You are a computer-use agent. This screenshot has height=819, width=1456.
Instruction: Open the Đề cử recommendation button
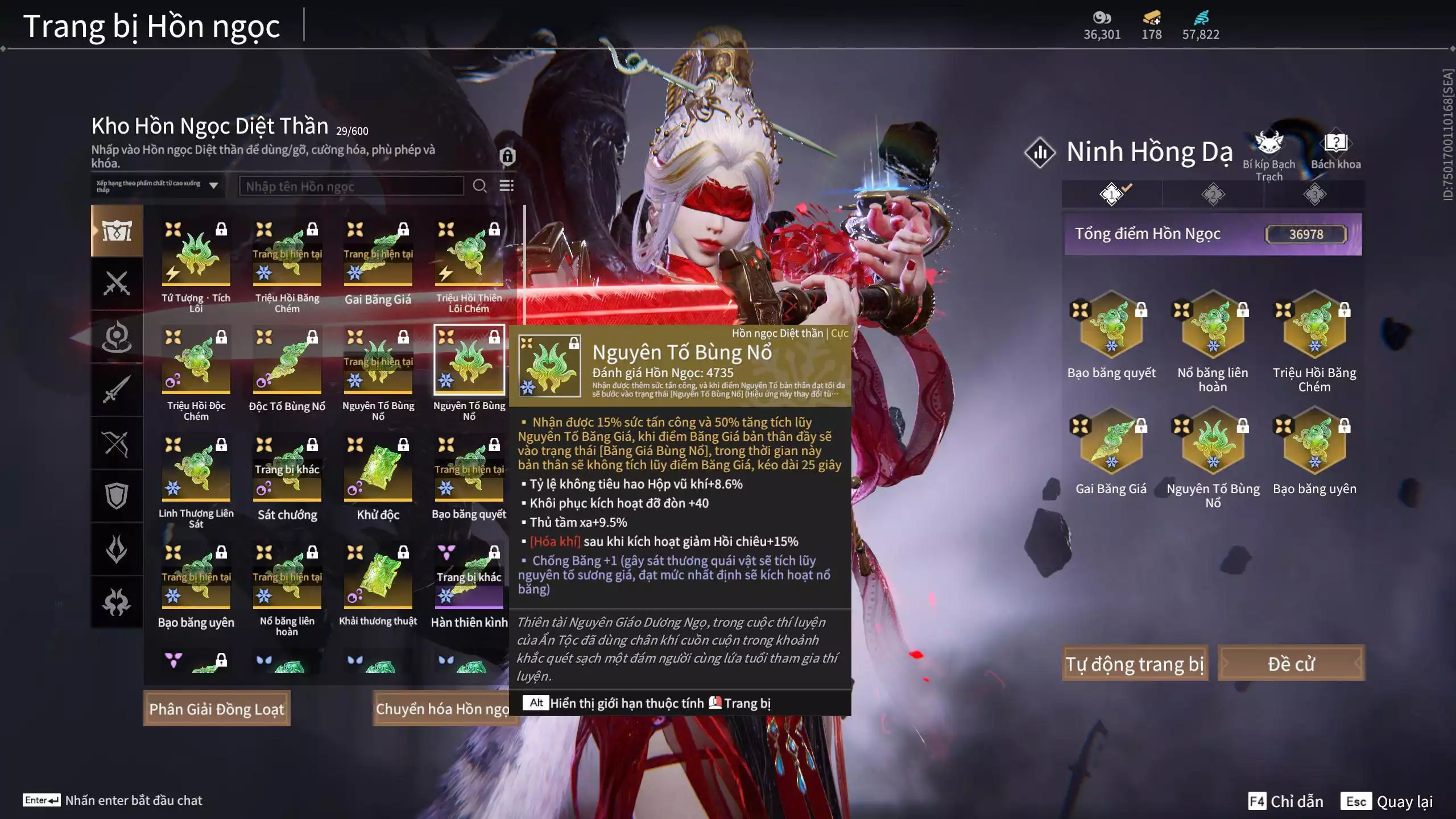coord(1290,663)
